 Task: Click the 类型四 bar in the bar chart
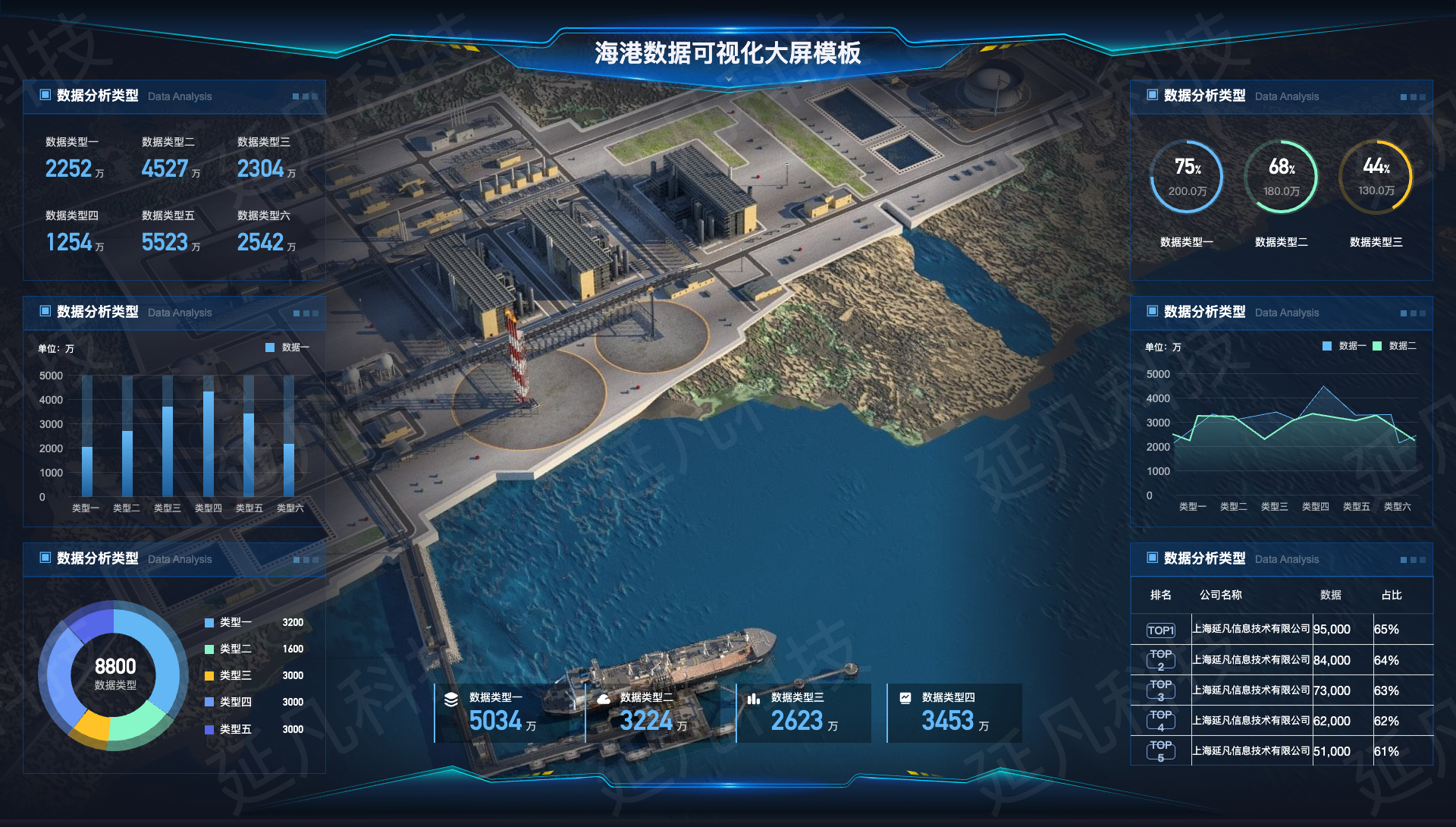[209, 444]
